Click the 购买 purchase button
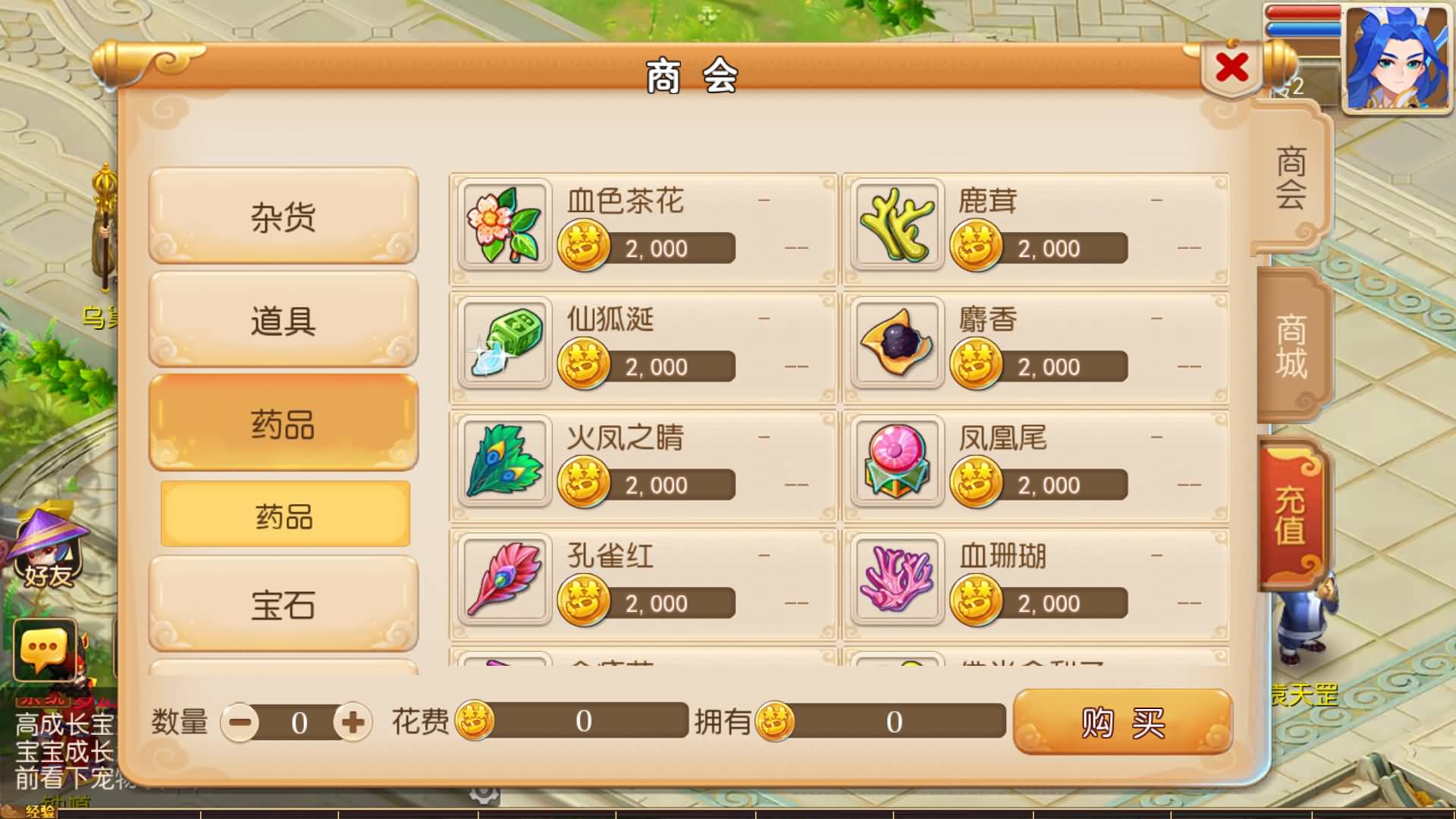This screenshot has width=1456, height=819. tap(1122, 723)
